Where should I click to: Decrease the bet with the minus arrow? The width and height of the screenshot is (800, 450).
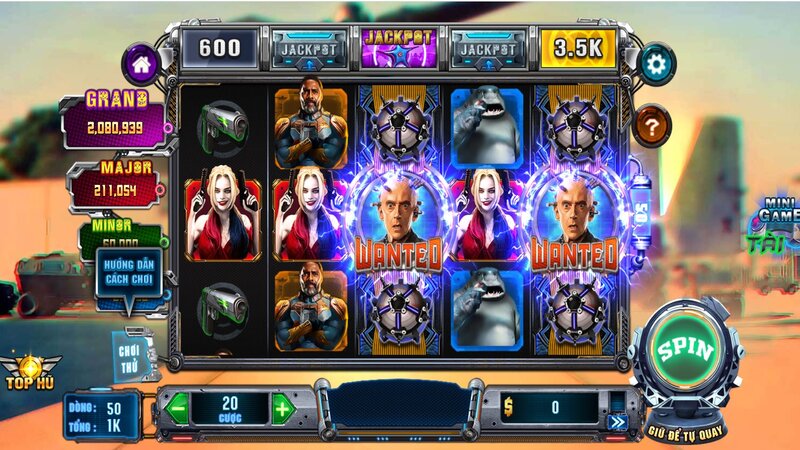(x=177, y=408)
